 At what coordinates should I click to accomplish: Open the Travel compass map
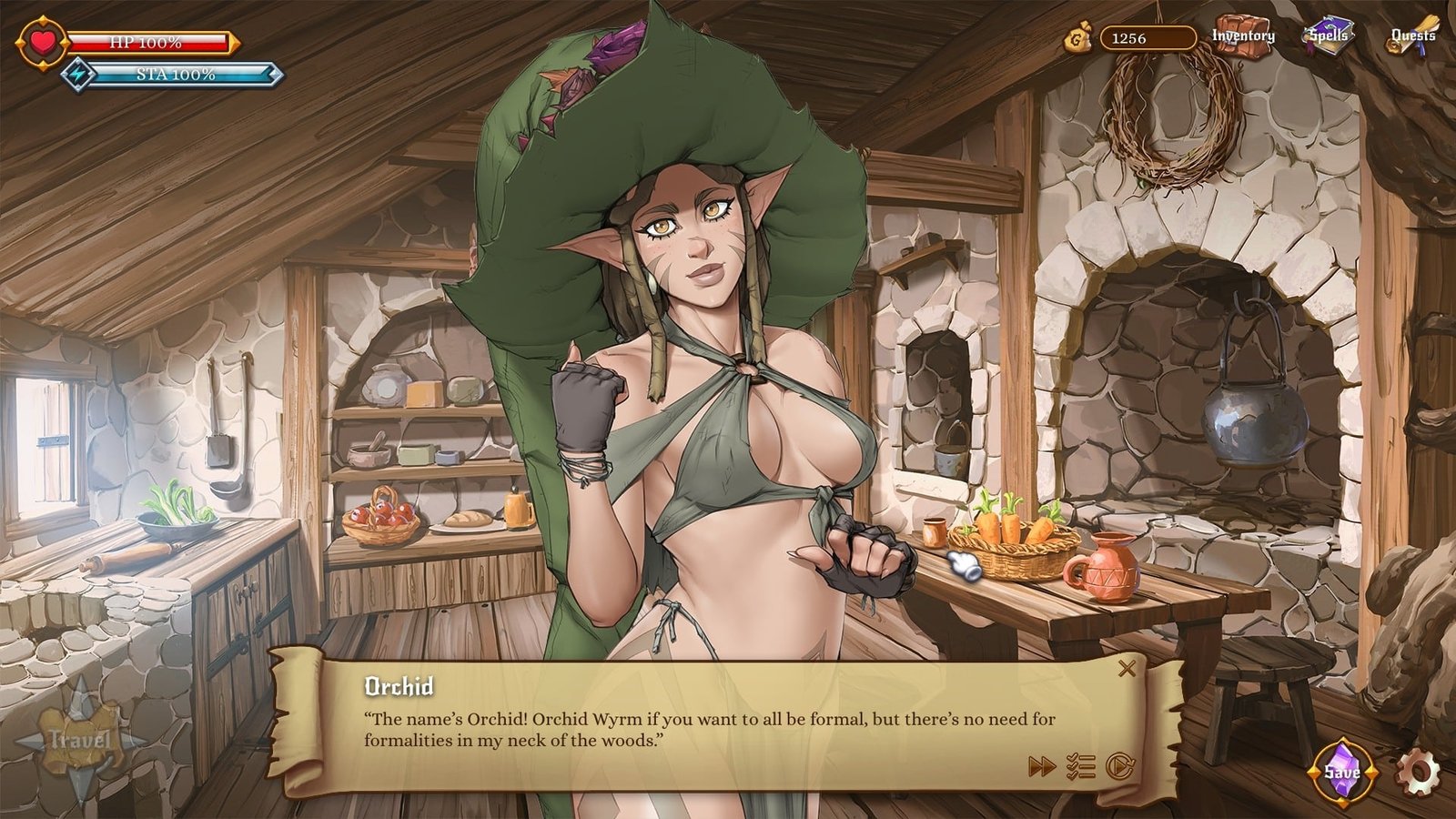[x=80, y=739]
